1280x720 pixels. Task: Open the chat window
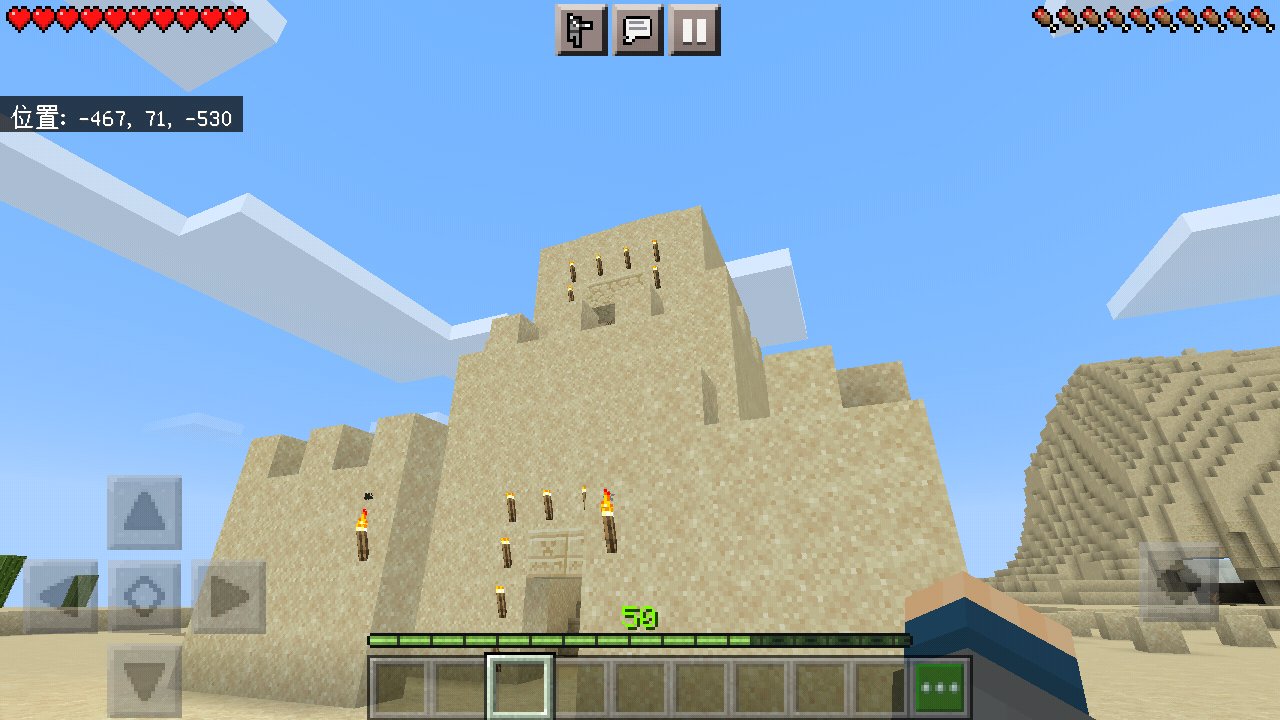point(638,30)
